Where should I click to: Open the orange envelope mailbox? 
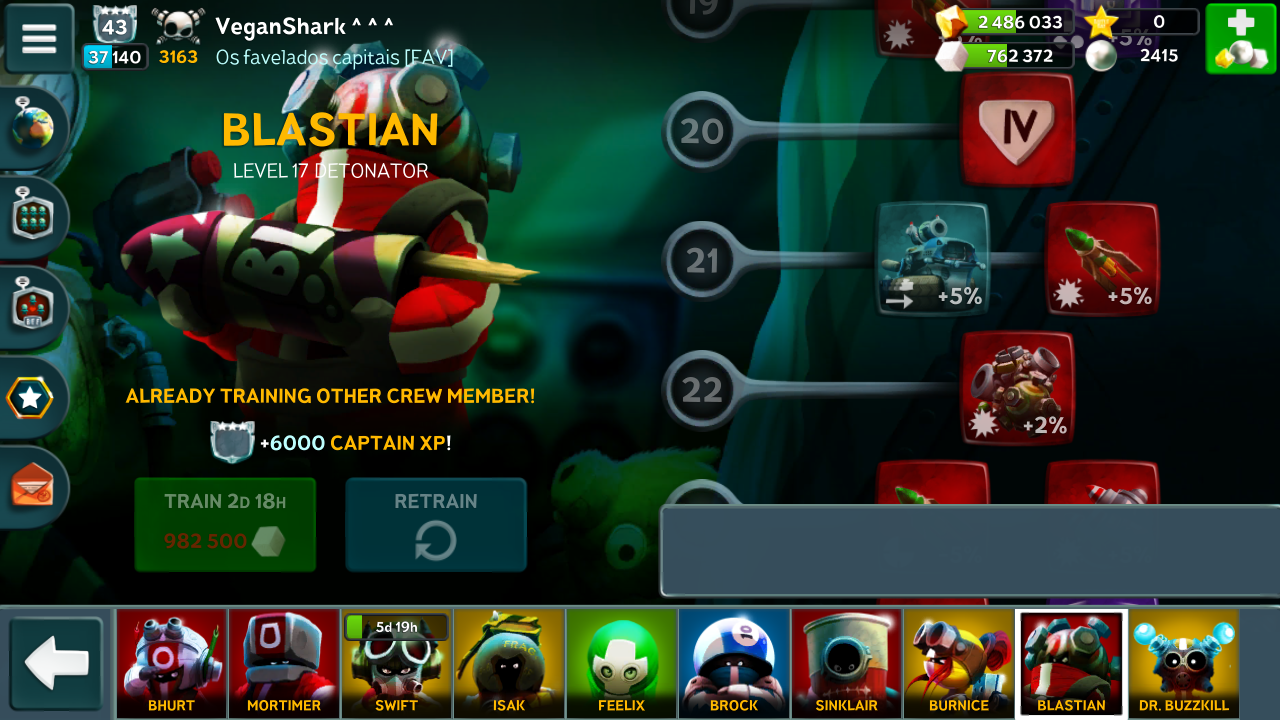tap(33, 487)
